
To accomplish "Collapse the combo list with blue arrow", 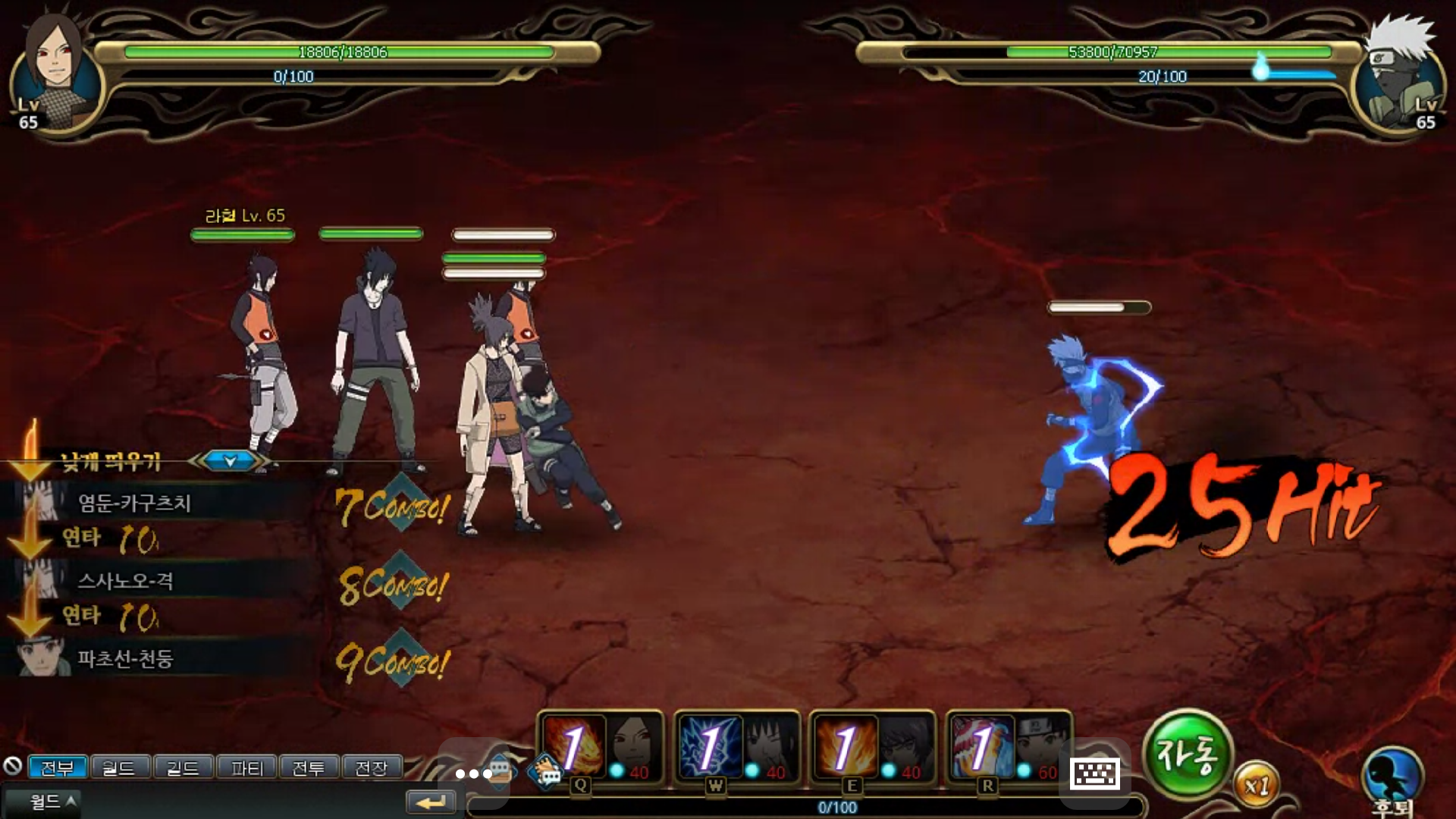I will (230, 460).
